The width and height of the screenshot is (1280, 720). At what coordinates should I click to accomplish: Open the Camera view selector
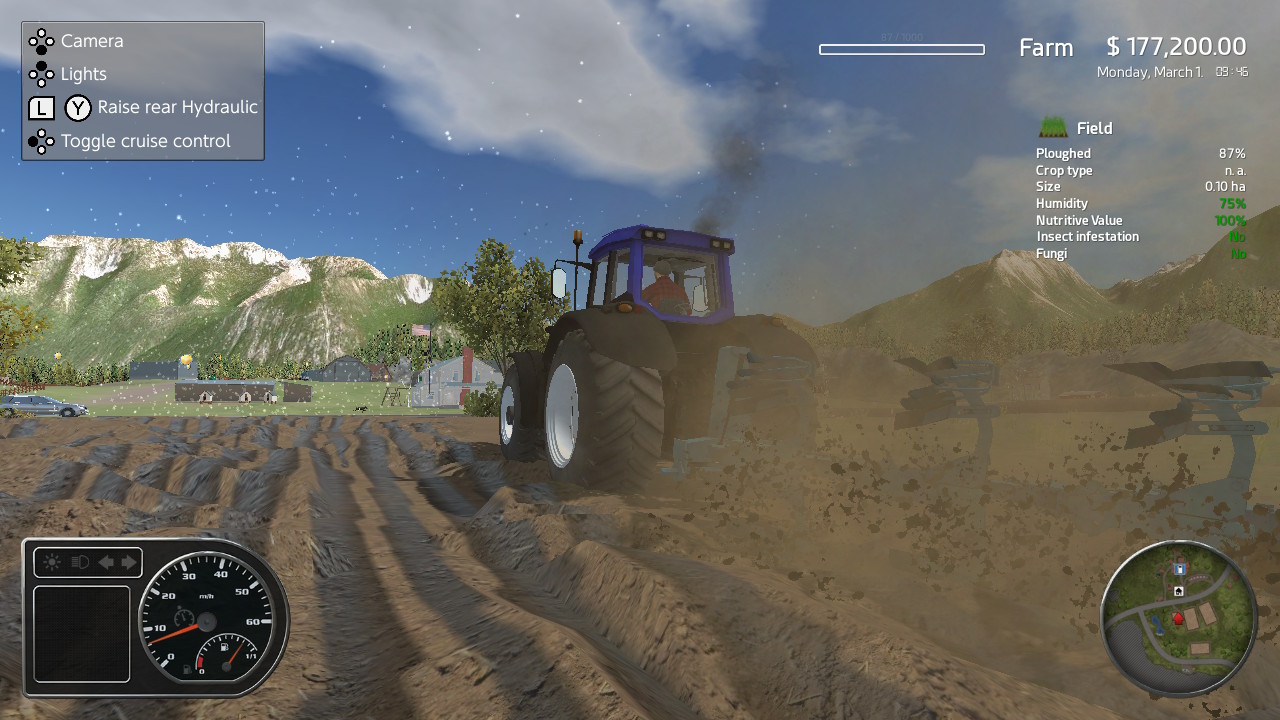(92, 41)
